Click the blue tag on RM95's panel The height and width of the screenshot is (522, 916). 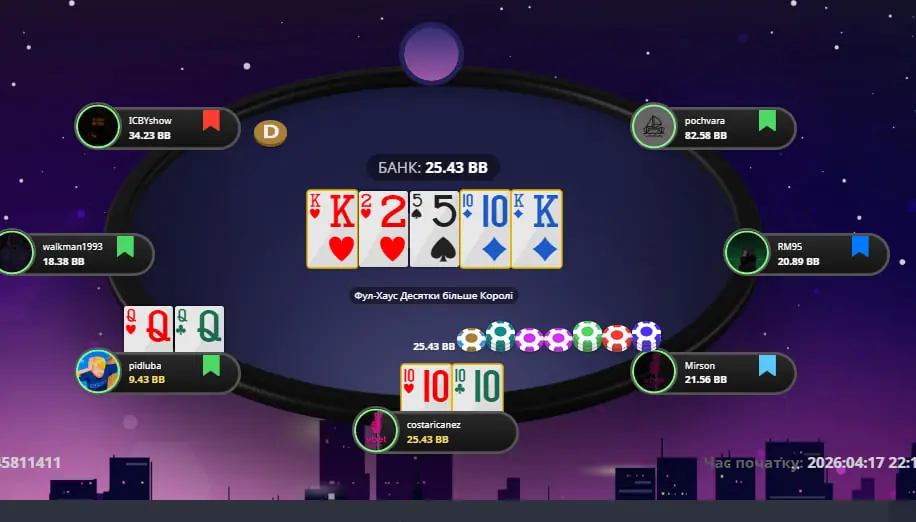point(860,246)
